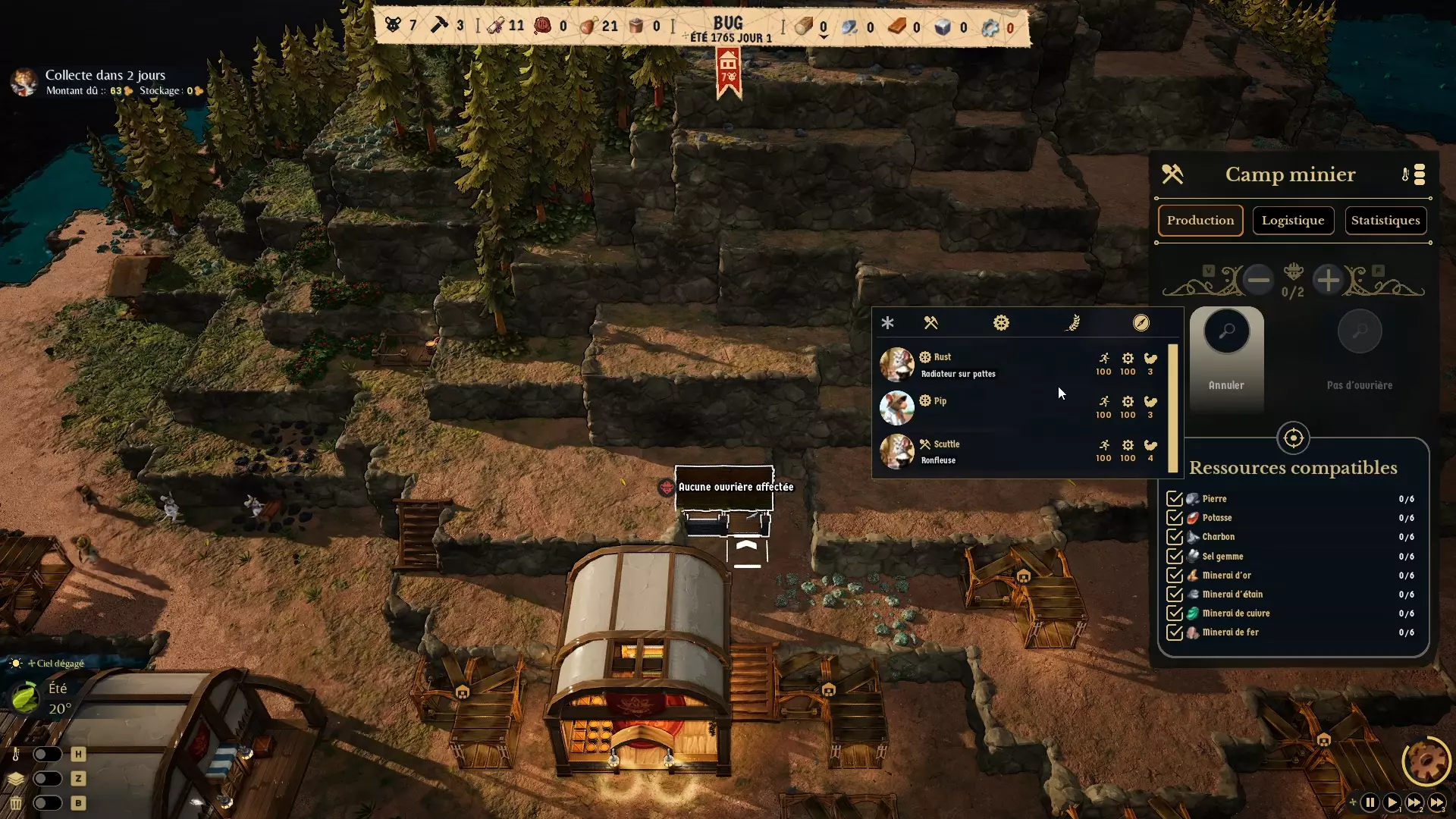Choose Scuttle the Ronfleuse worker

[x=986, y=452]
